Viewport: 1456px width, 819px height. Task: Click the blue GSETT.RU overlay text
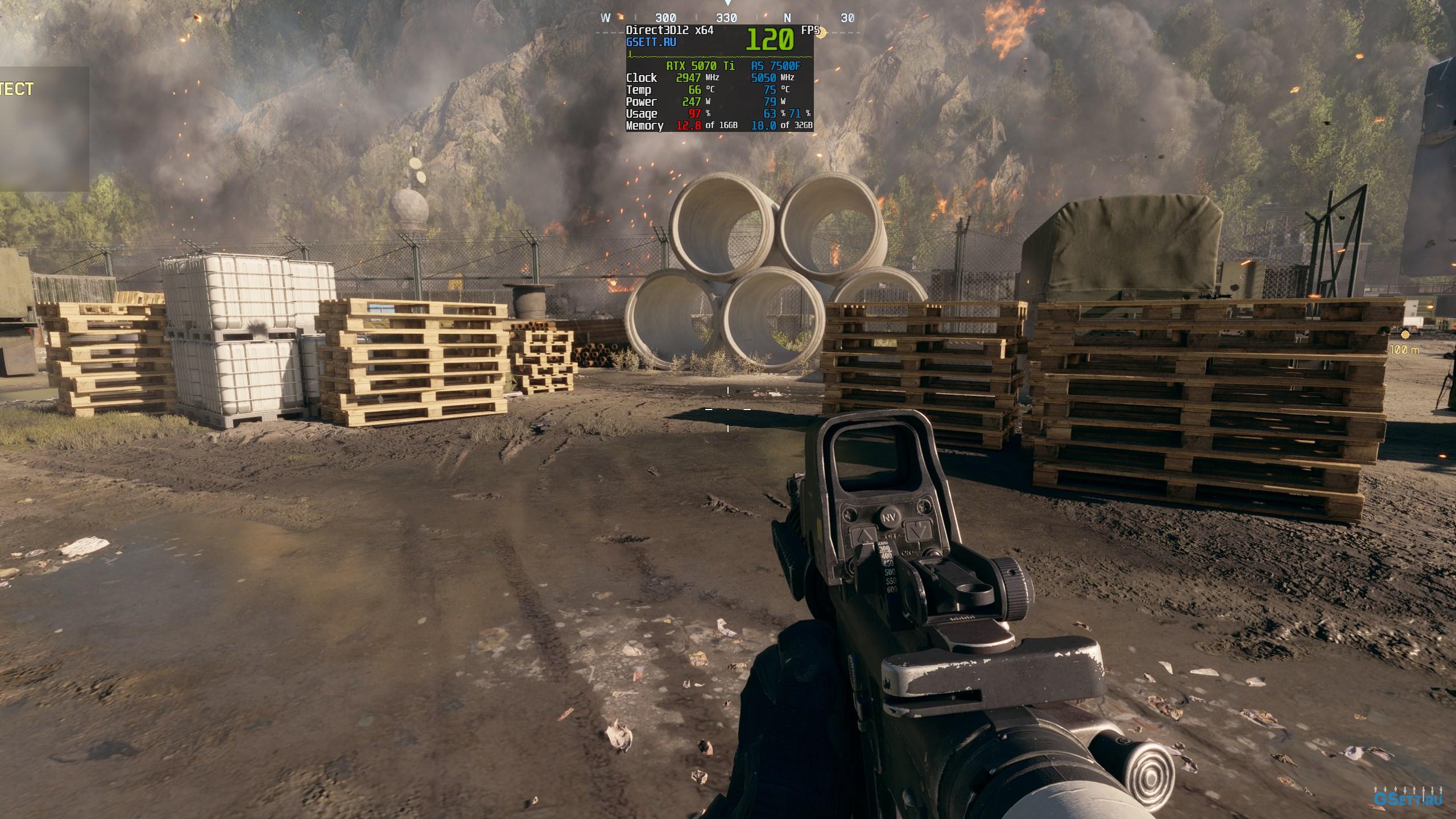(651, 42)
